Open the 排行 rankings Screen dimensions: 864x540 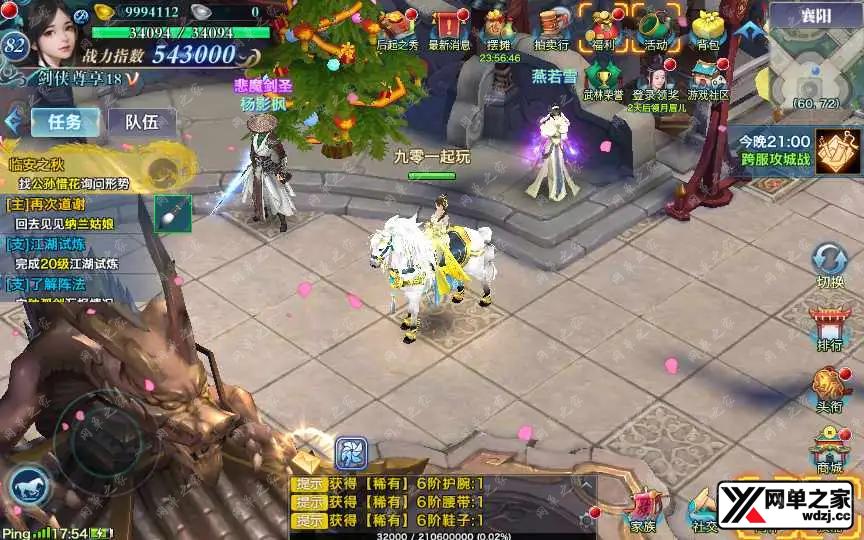coord(829,328)
